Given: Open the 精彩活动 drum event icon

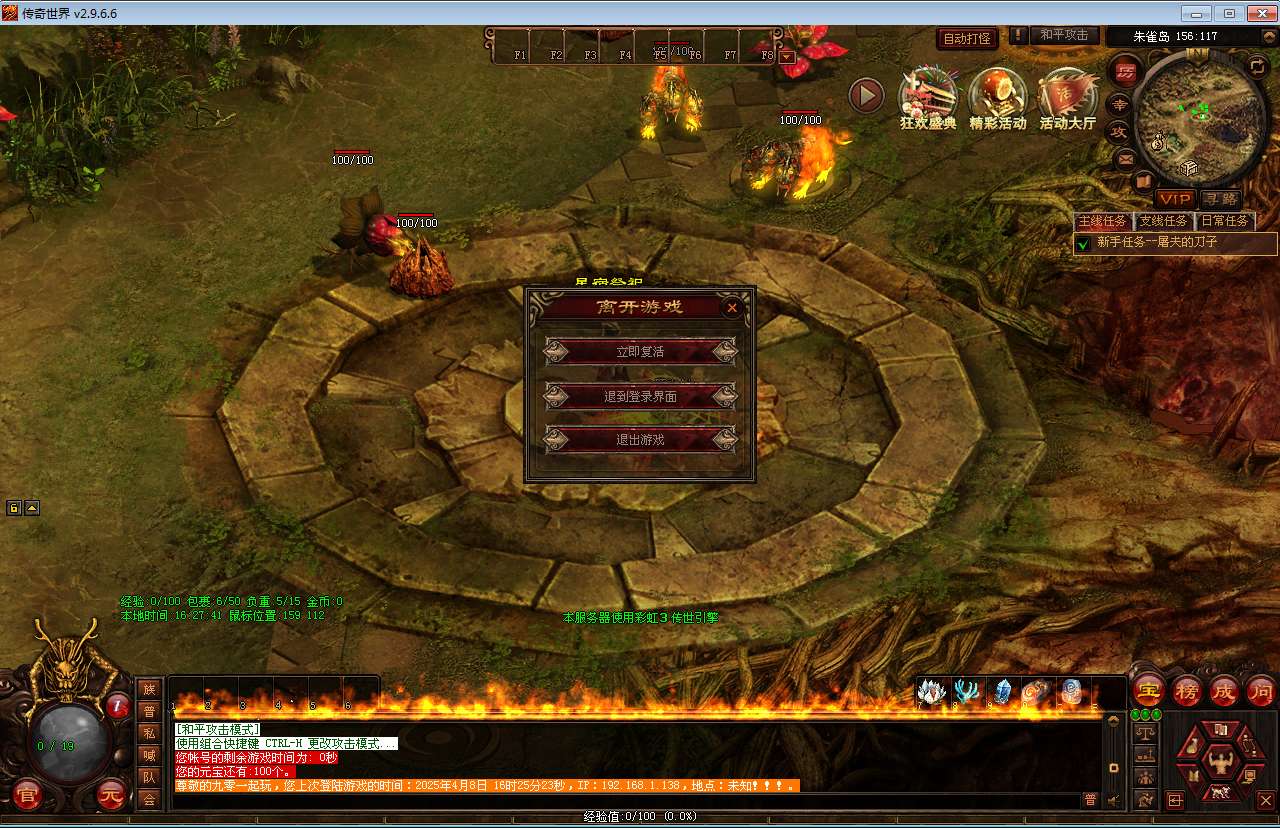Looking at the screenshot, I should [x=997, y=97].
